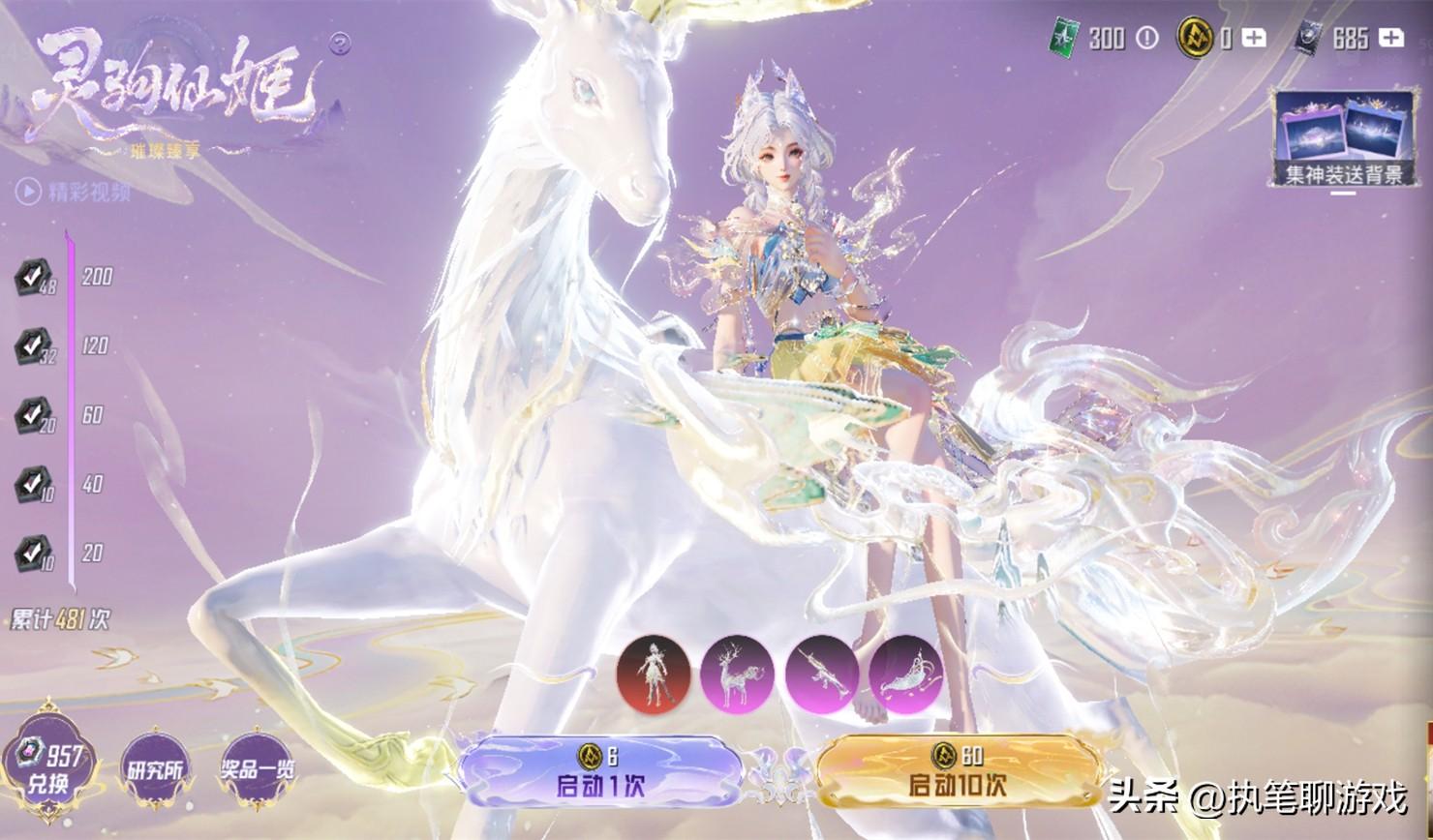This screenshot has width=1433, height=840.
Task: Select the rifle skin preview icon
Action: (821, 674)
